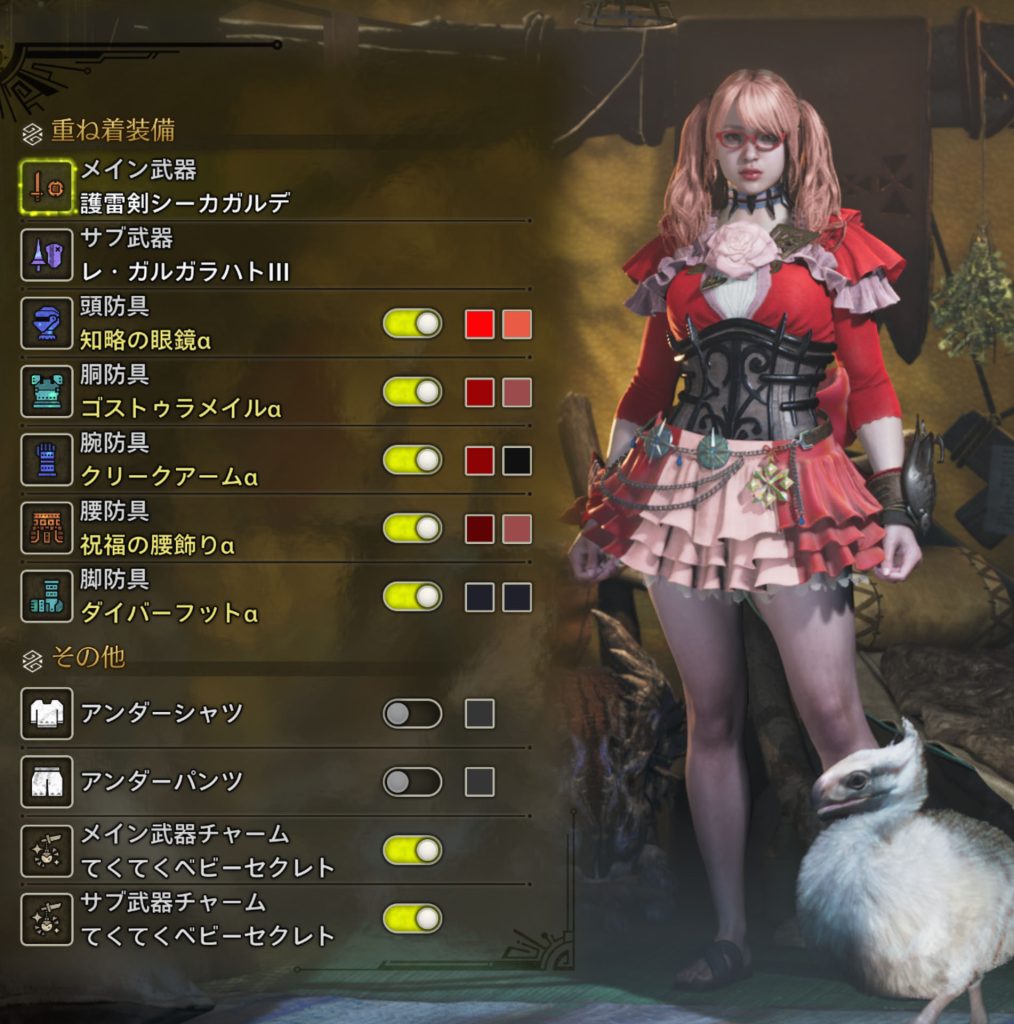Select the サブ武器 レ・ガルガラハトIII row

pos(185,255)
